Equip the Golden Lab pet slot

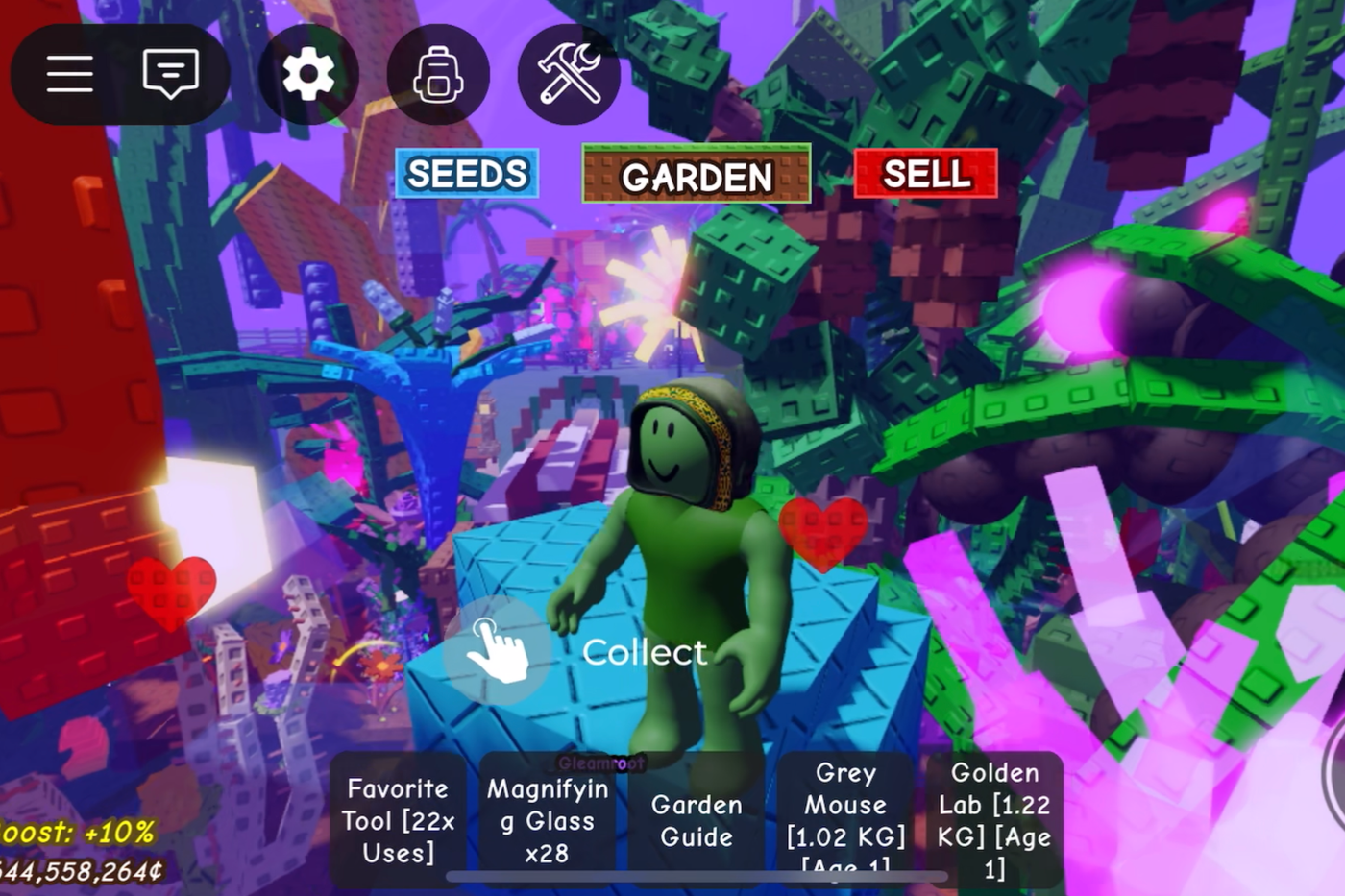pos(994,820)
